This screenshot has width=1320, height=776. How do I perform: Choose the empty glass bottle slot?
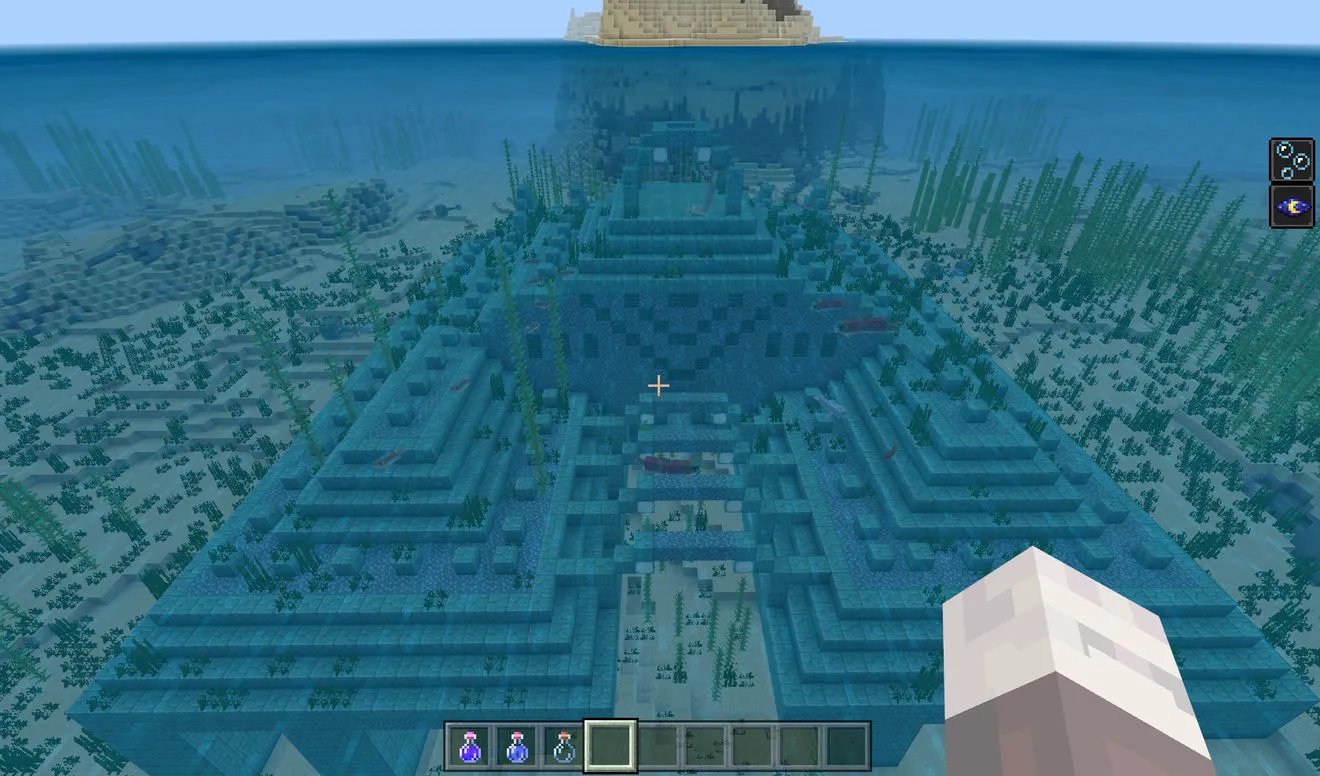[563, 747]
